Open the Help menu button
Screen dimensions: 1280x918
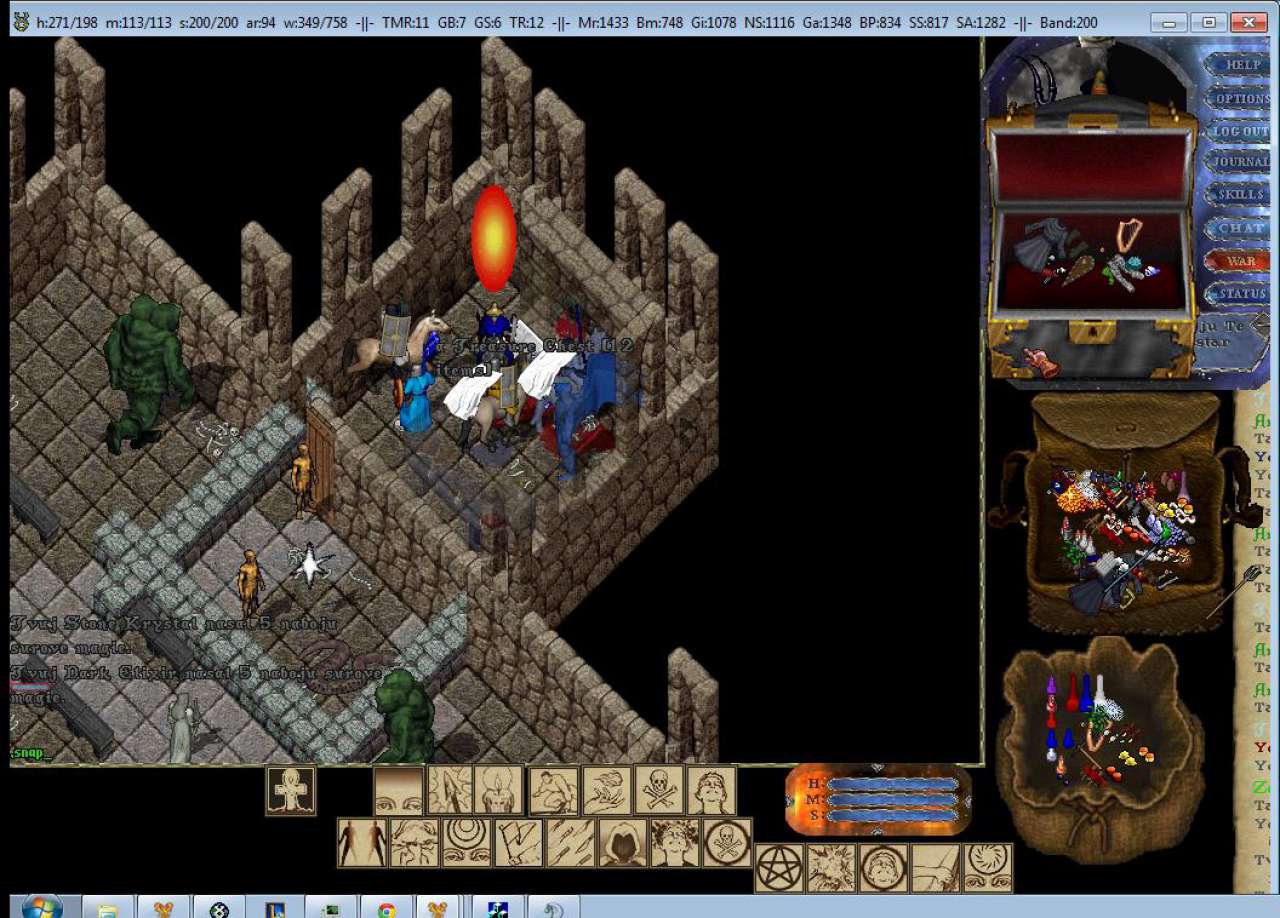click(1242, 65)
